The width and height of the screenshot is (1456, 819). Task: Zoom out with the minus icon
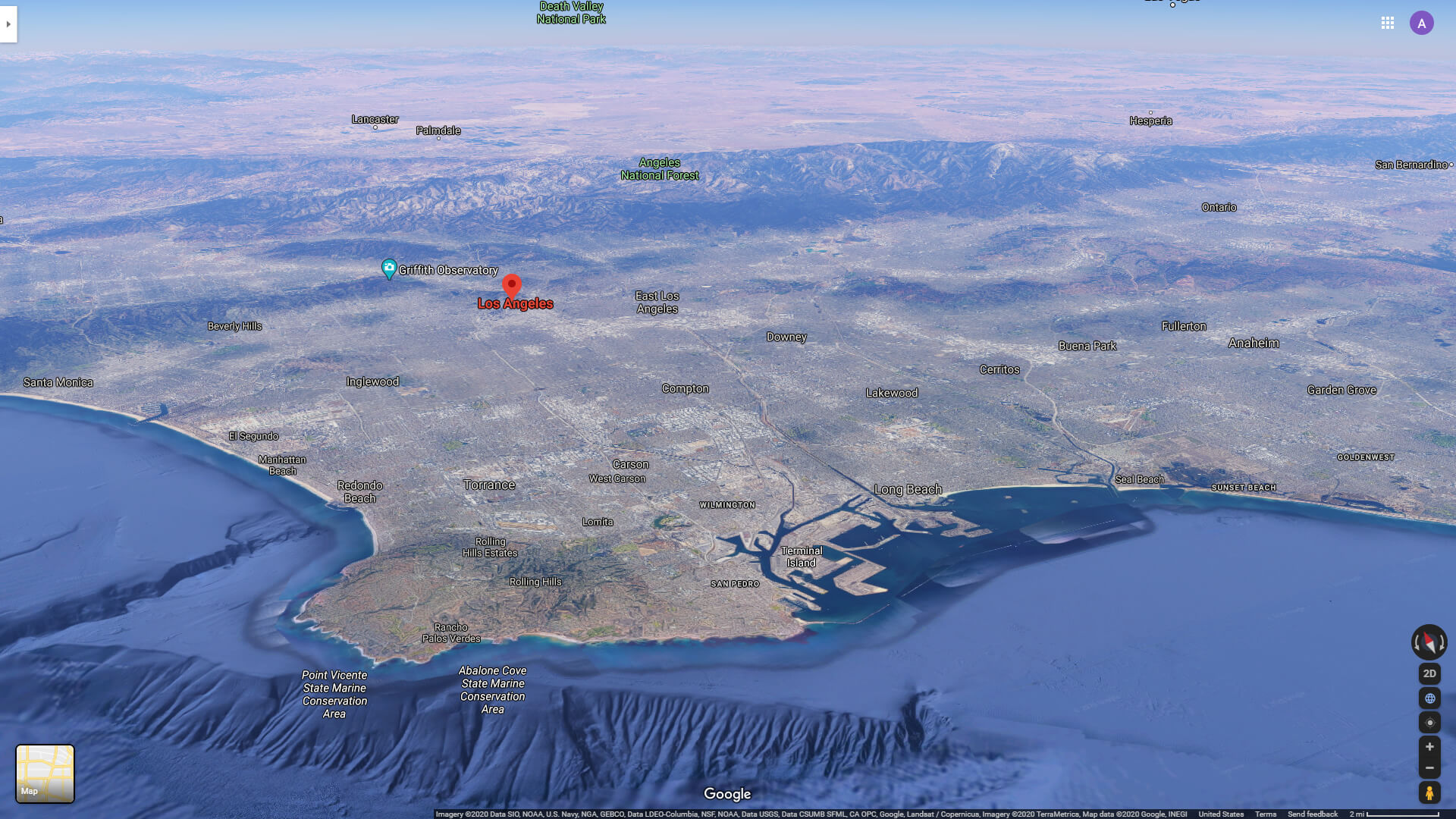pos(1429,767)
